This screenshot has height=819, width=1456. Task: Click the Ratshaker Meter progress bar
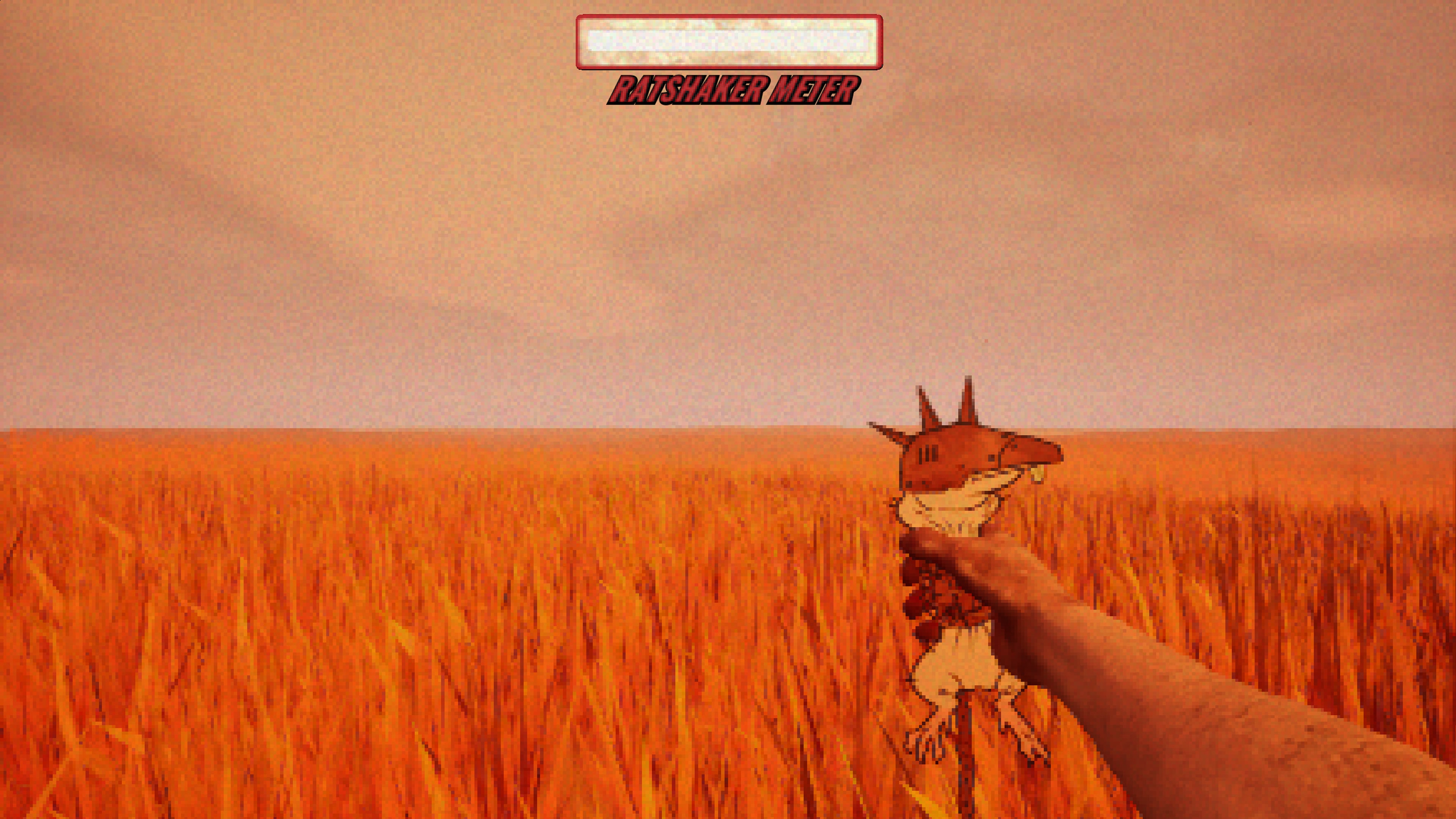click(x=729, y=42)
